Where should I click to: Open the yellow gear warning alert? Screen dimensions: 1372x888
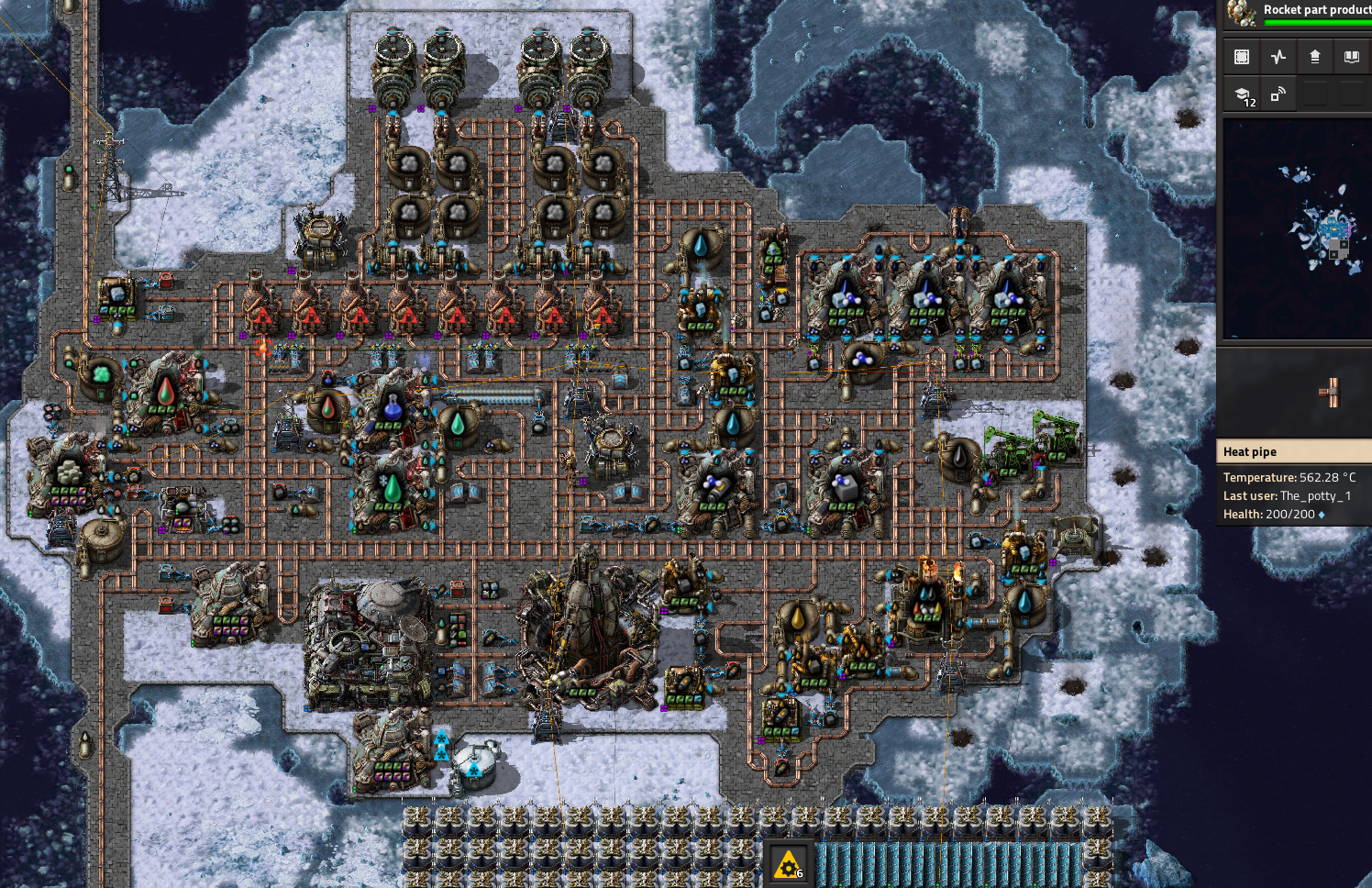coord(789,864)
